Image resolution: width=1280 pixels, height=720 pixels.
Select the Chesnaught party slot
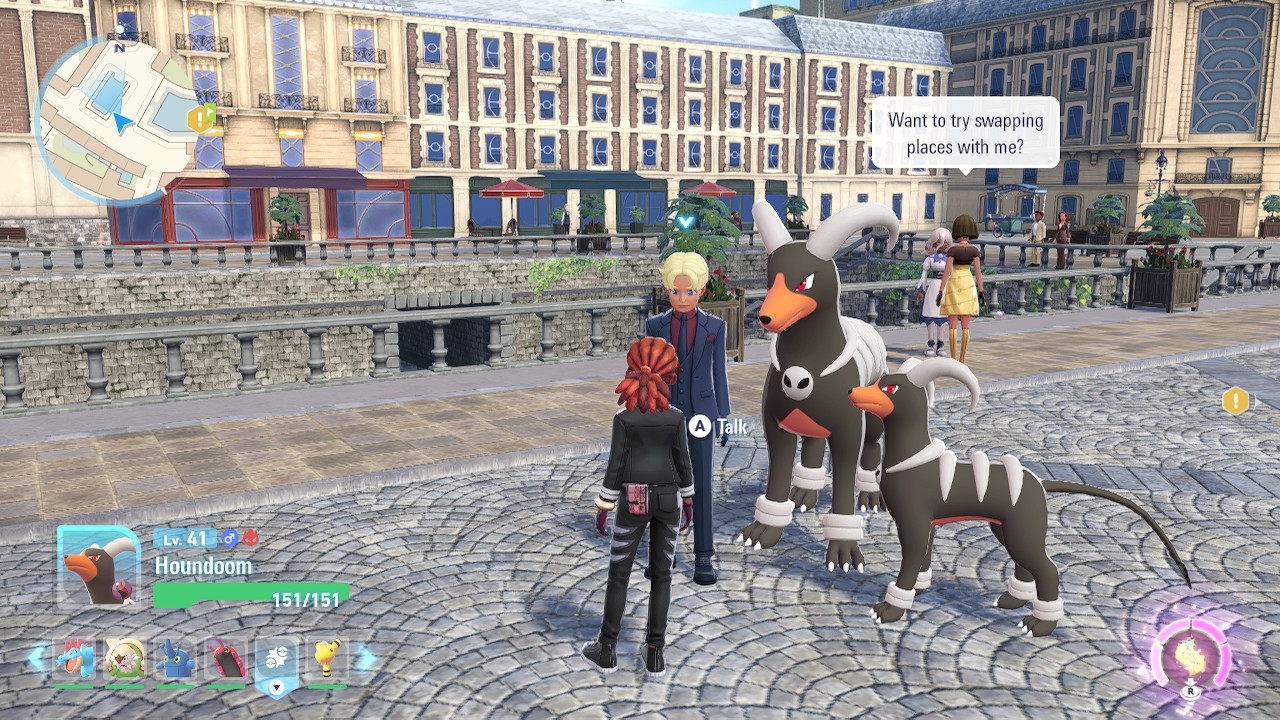[x=125, y=659]
